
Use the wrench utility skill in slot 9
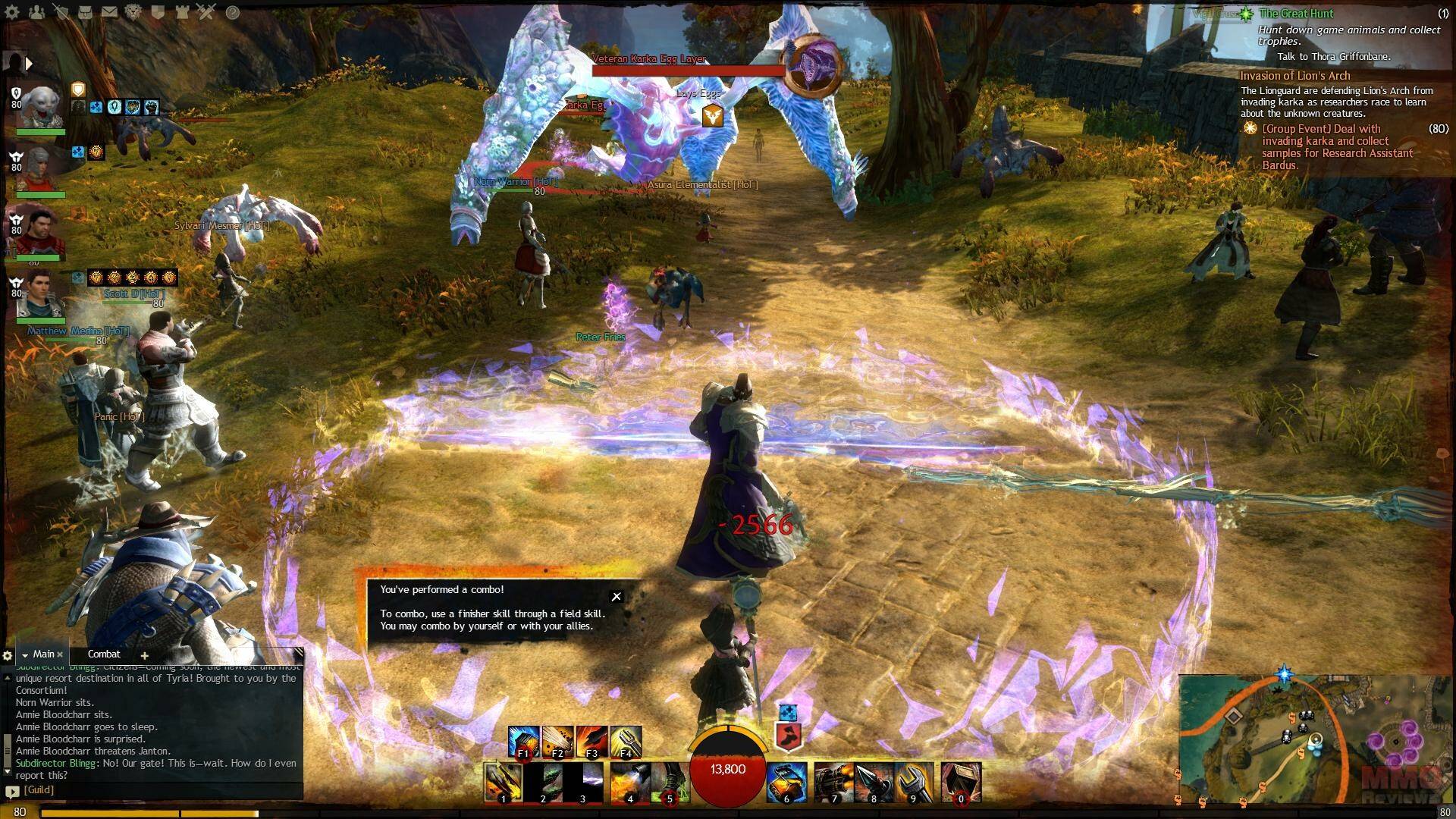pyautogui.click(x=913, y=782)
